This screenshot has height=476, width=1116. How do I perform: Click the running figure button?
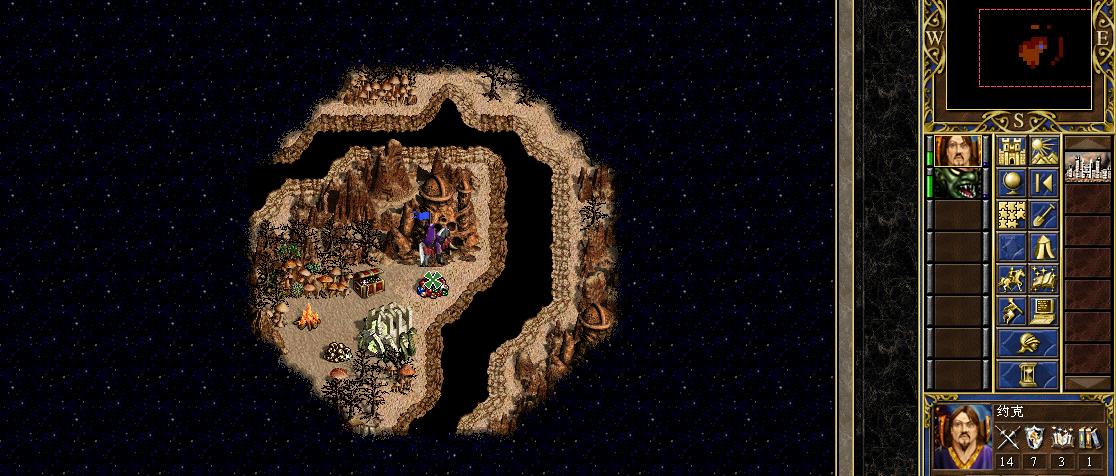pyautogui.click(x=1011, y=311)
